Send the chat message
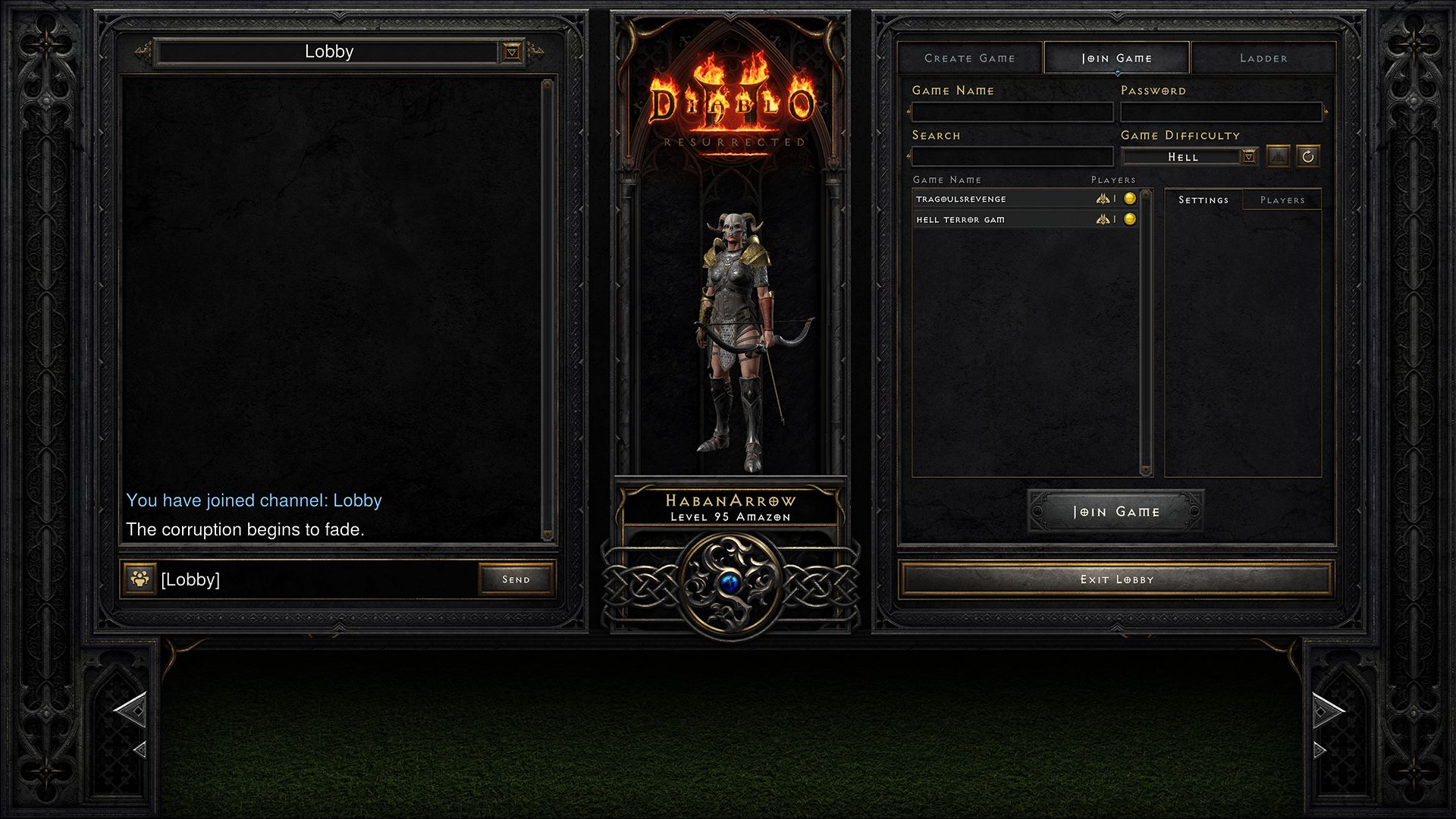The image size is (1456, 819). tap(516, 579)
